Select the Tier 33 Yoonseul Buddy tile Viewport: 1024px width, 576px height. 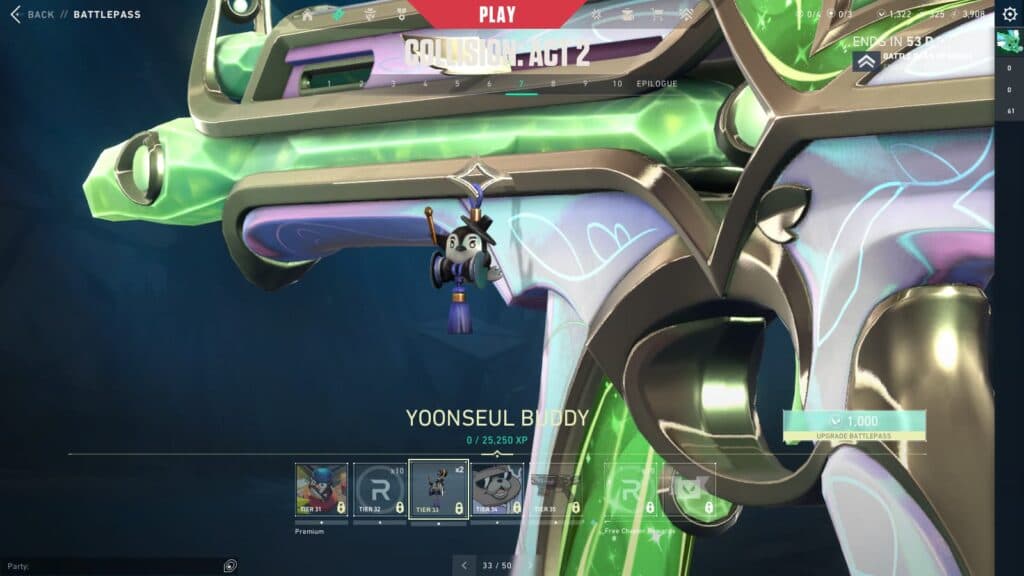(x=439, y=489)
